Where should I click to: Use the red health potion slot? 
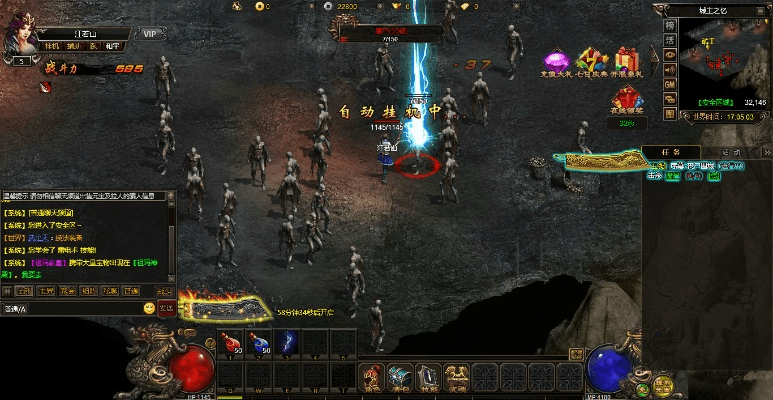(x=233, y=342)
